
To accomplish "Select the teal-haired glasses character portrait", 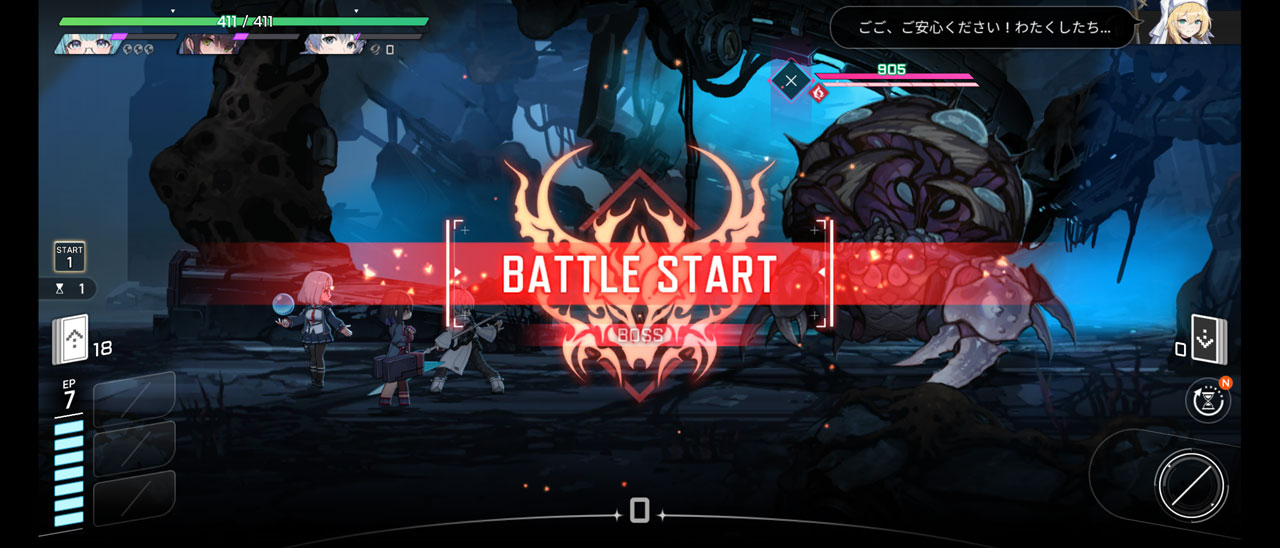I will [86, 45].
